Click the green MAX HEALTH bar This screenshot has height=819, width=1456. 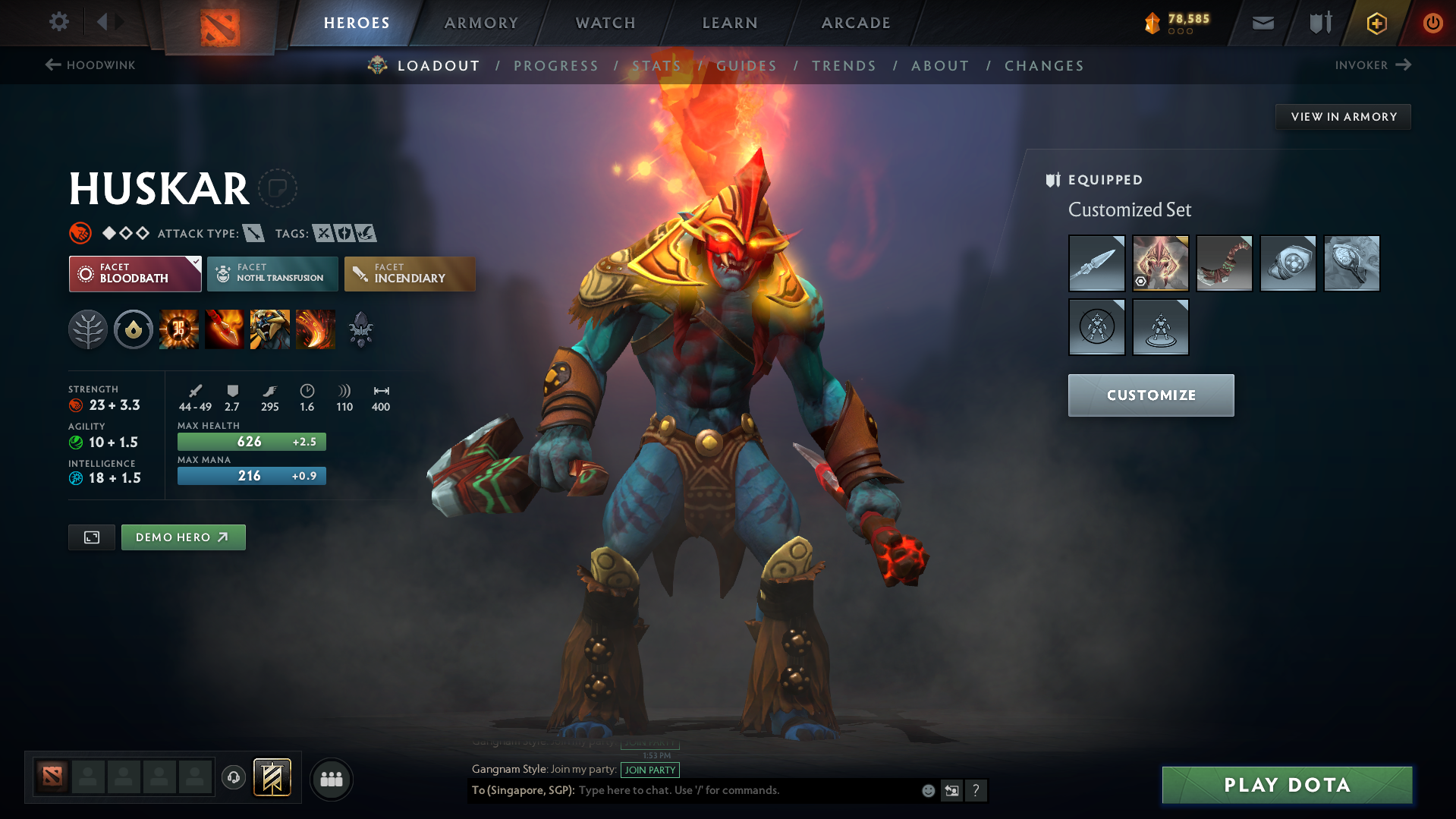pos(251,441)
